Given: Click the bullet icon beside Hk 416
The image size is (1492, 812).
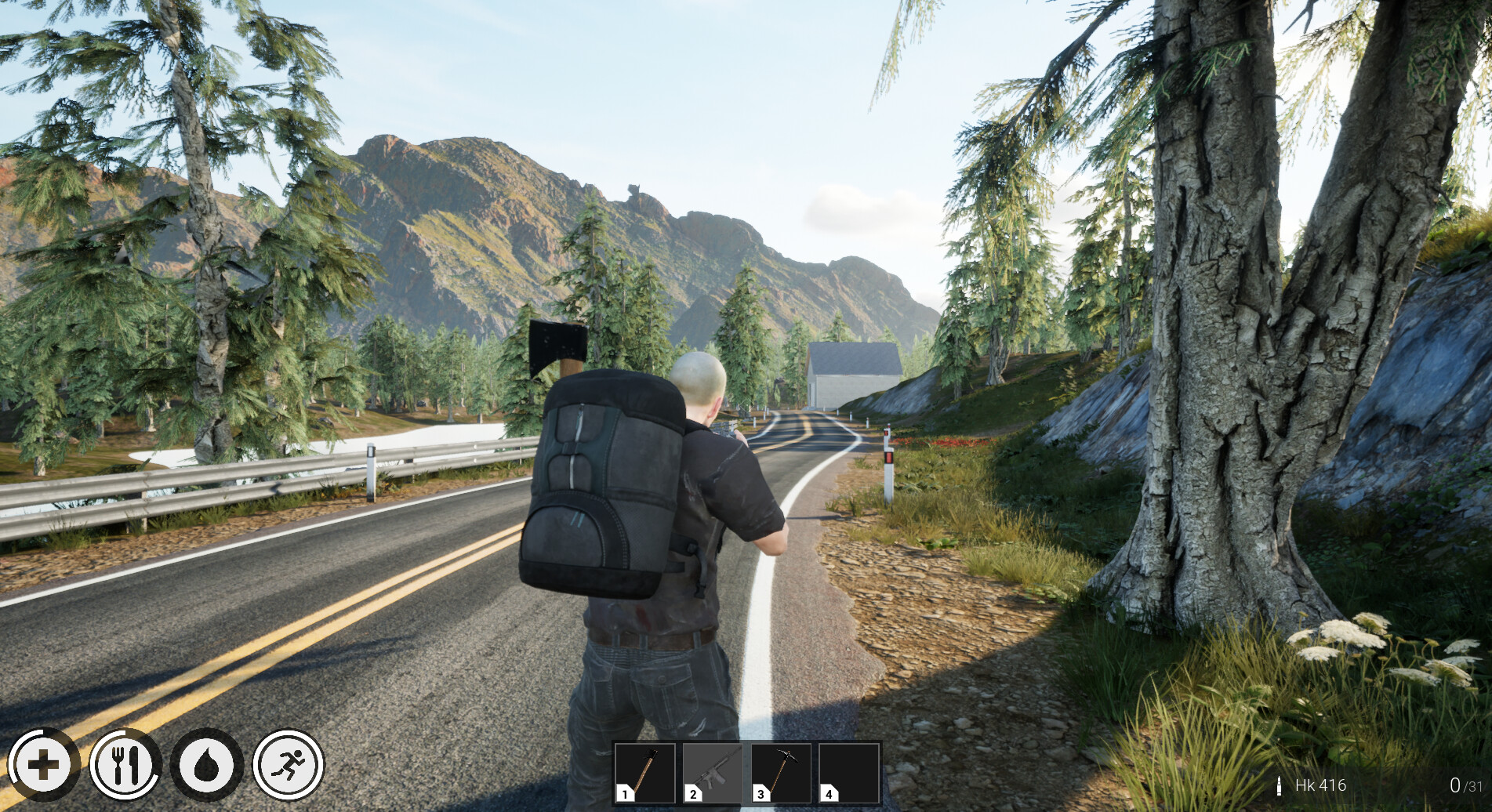Looking at the screenshot, I should point(1280,786).
